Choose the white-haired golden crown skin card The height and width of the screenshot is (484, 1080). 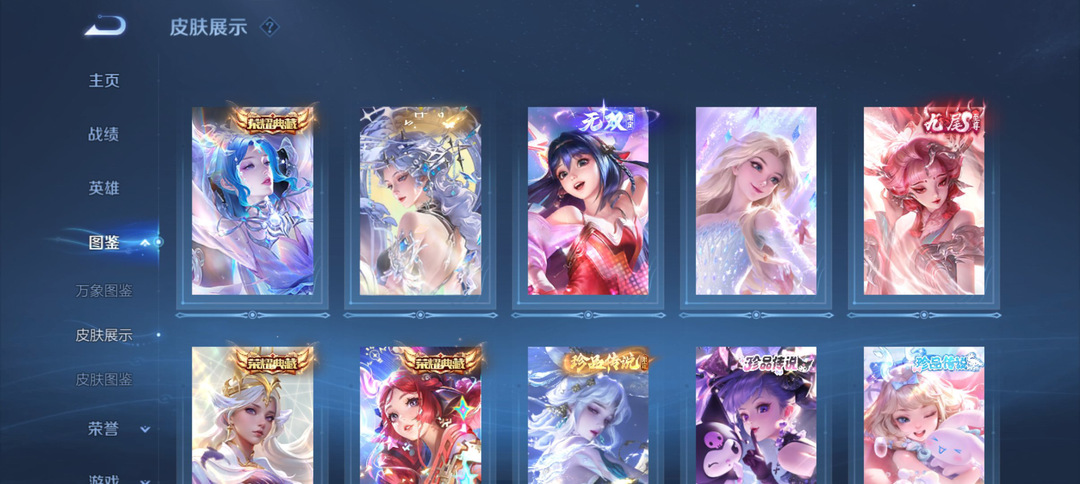tap(252, 415)
